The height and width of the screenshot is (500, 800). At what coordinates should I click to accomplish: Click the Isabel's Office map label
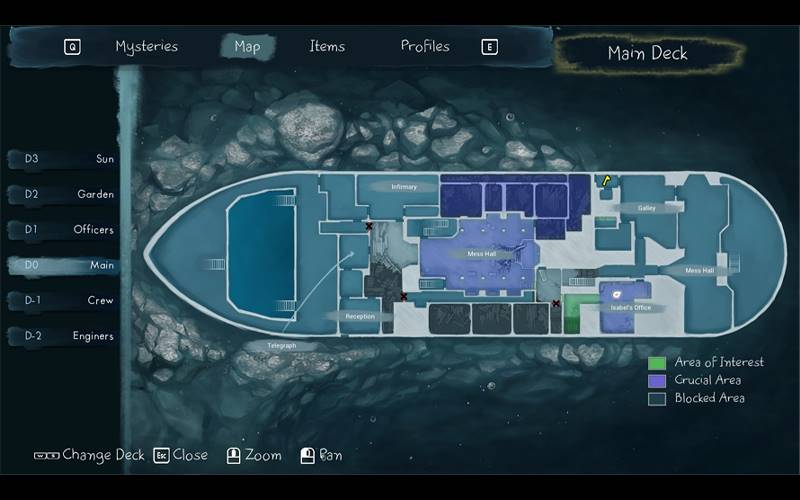coord(630,308)
